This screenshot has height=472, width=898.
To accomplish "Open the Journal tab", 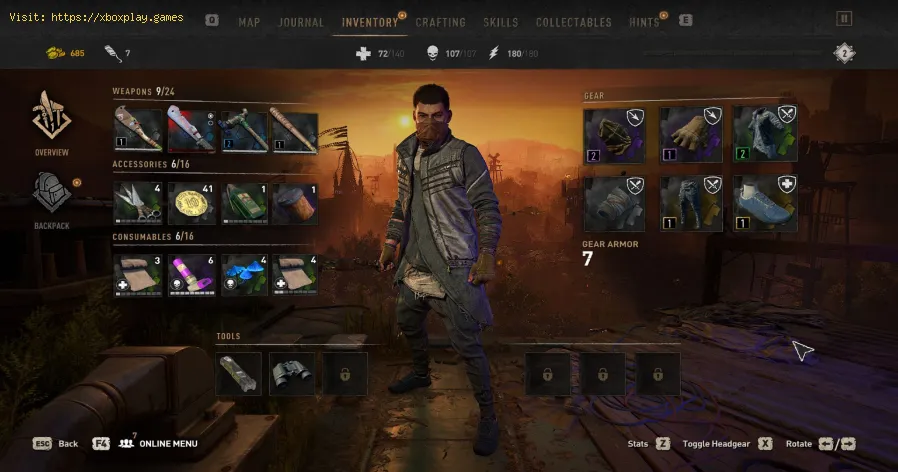I will (x=301, y=22).
